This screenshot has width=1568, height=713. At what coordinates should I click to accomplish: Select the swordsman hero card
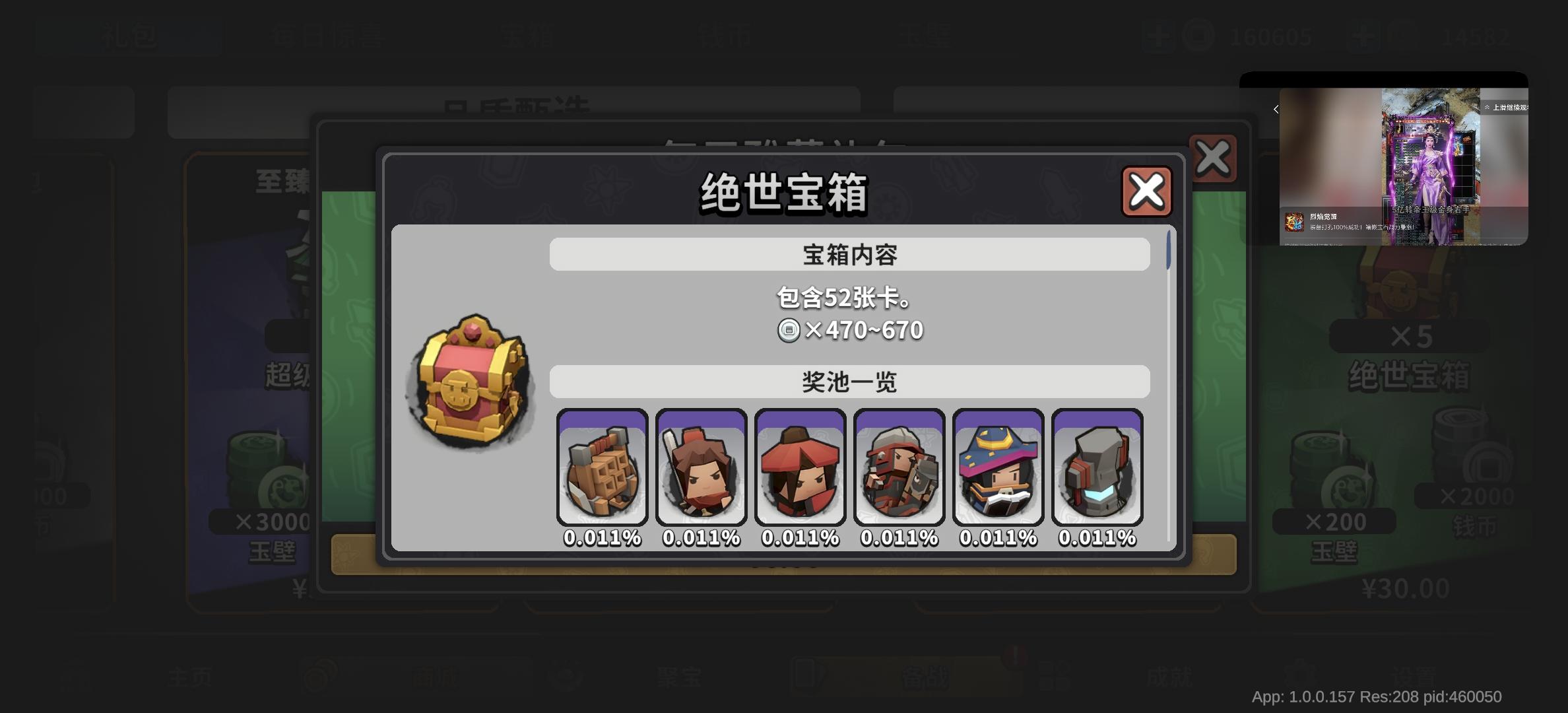pos(701,469)
